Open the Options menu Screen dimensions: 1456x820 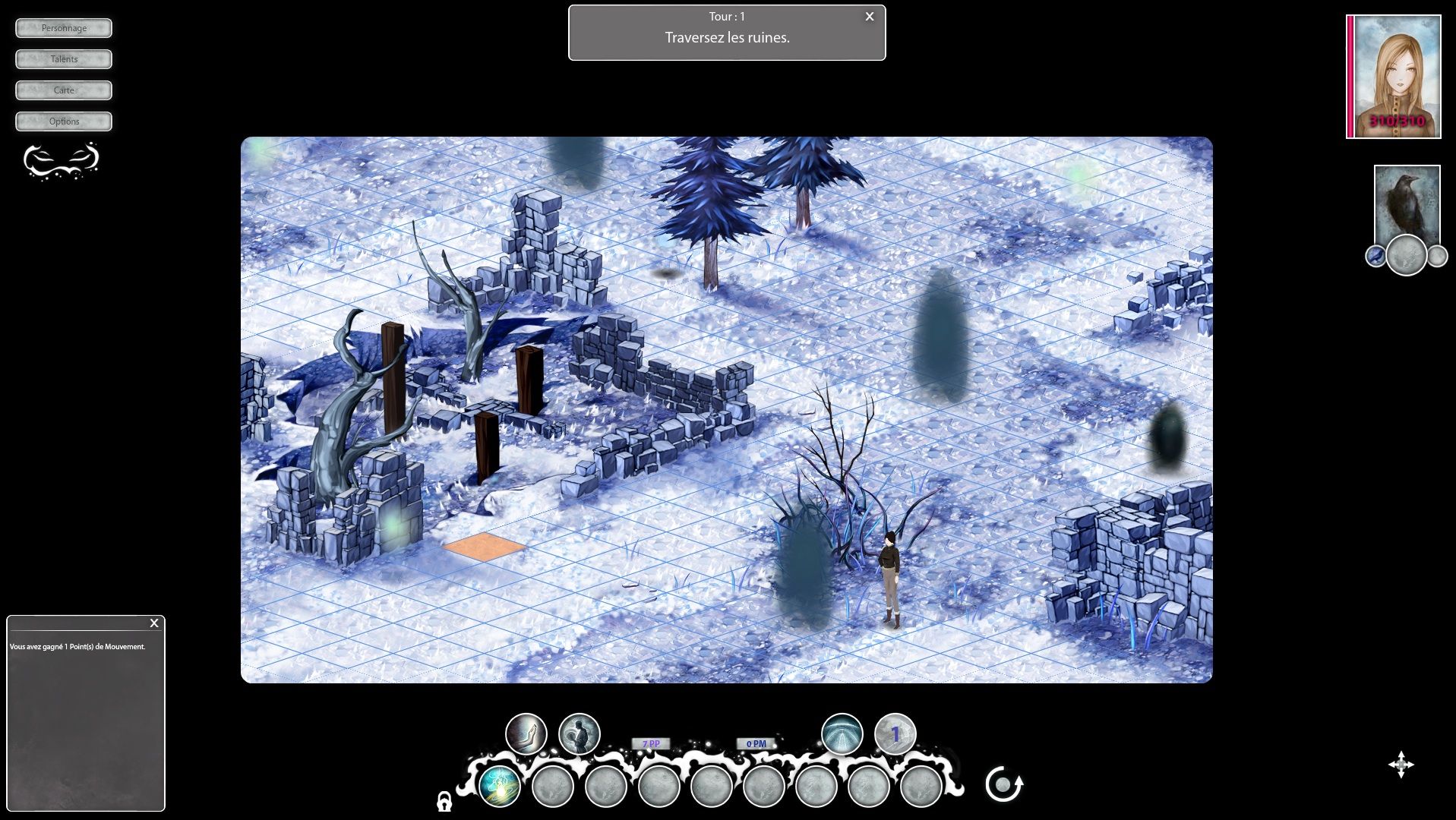(x=63, y=121)
